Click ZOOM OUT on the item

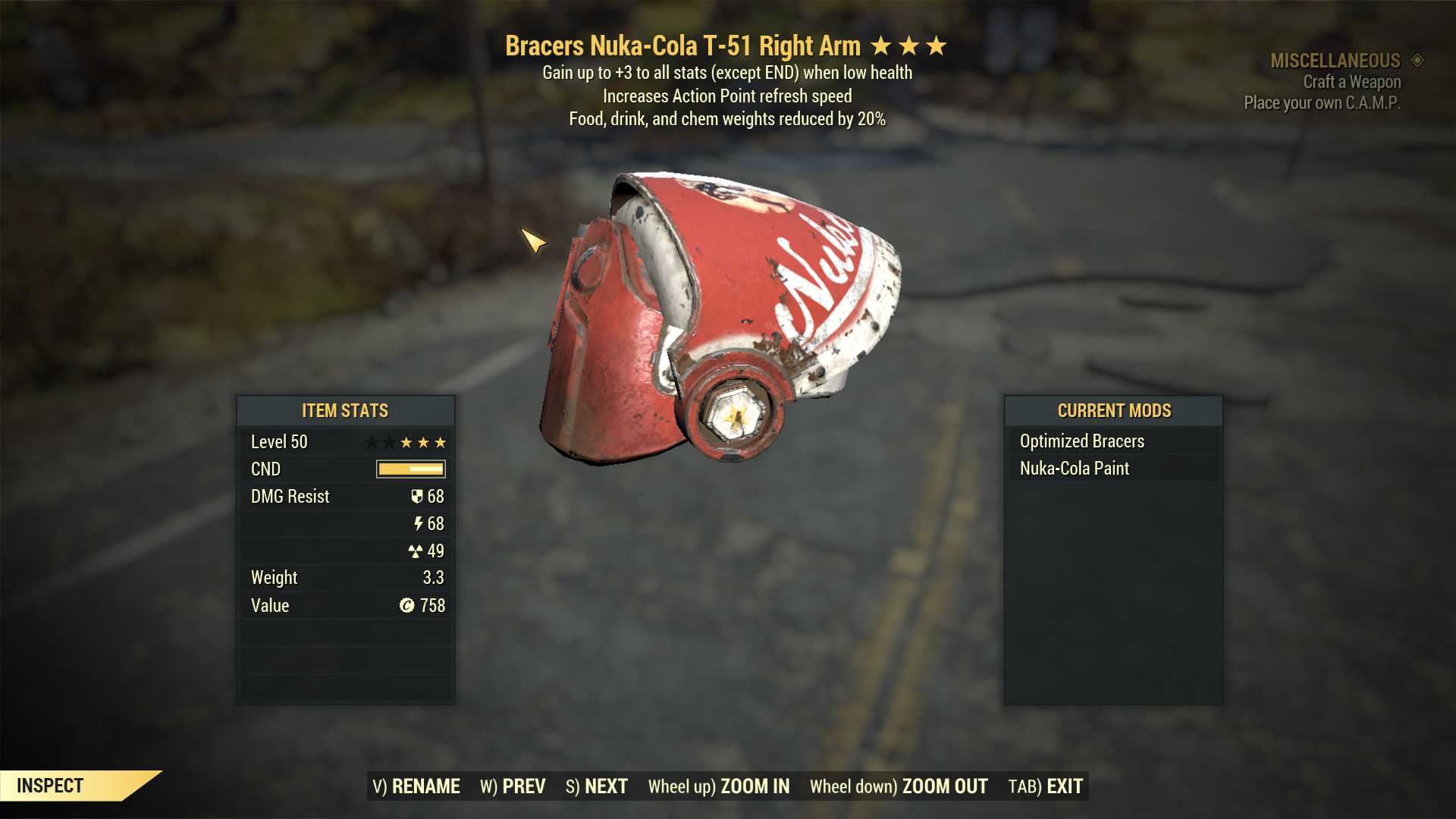pos(899,786)
